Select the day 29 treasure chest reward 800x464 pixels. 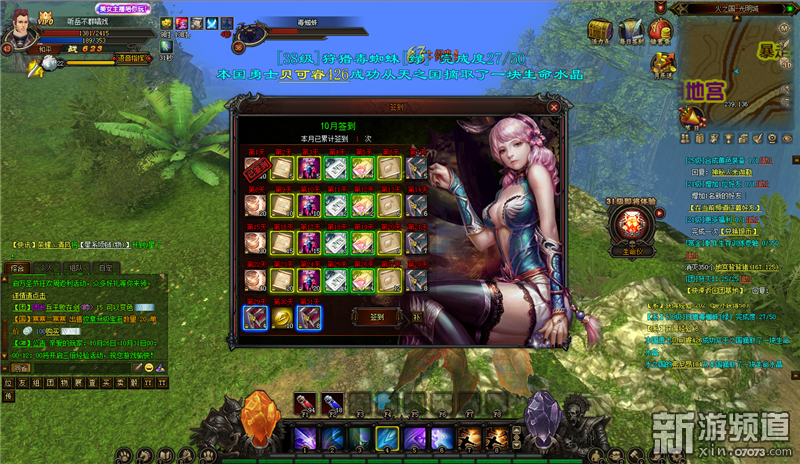(254, 318)
